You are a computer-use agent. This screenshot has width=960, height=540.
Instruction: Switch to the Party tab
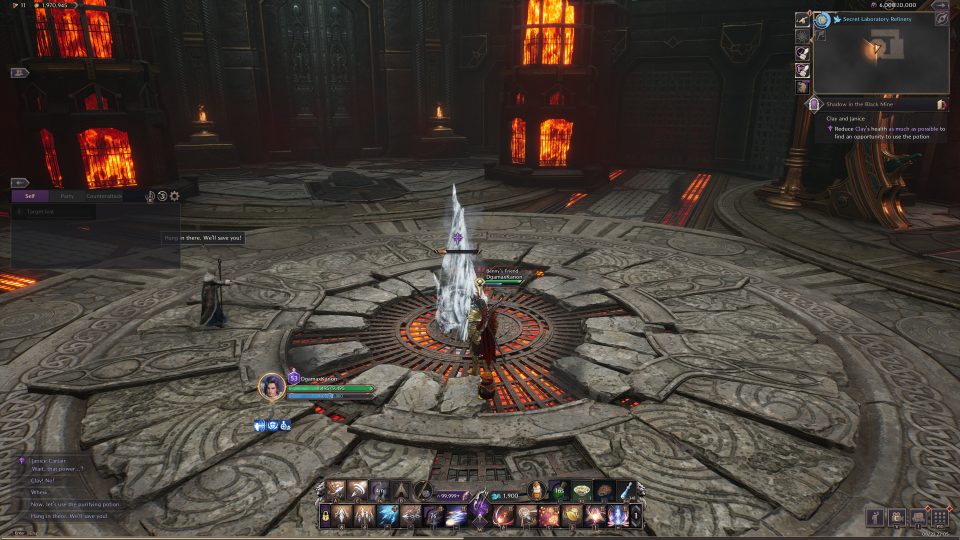[67, 196]
